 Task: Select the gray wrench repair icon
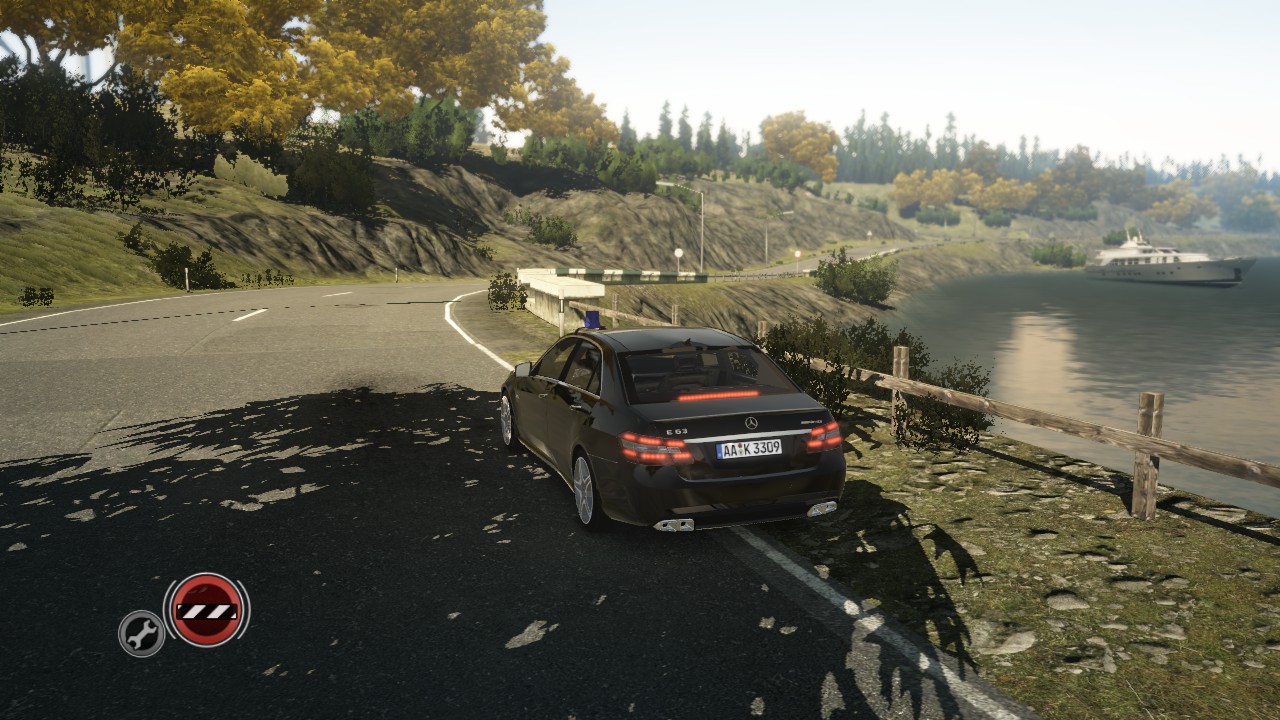tap(141, 633)
